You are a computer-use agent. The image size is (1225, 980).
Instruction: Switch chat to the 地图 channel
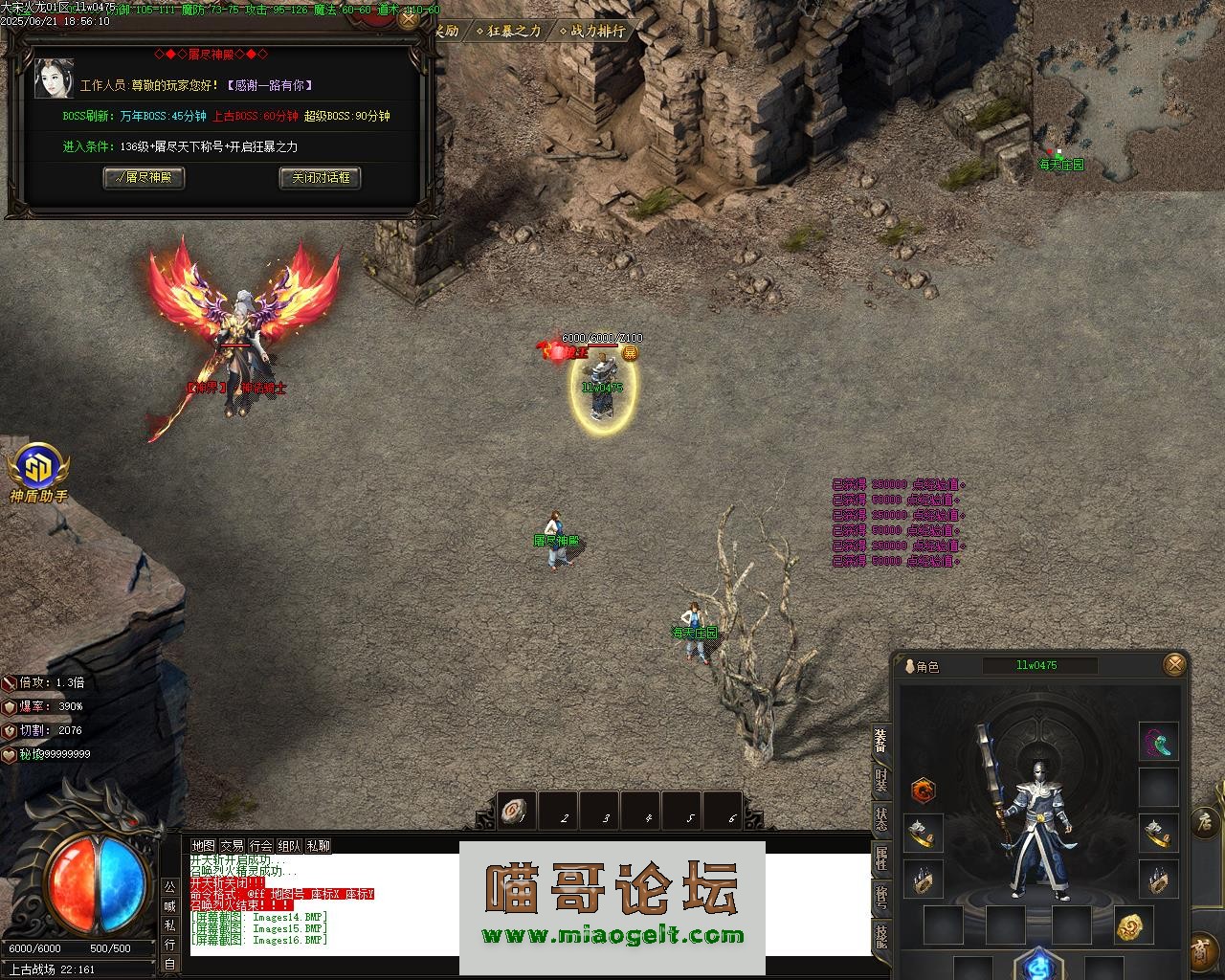tap(203, 846)
